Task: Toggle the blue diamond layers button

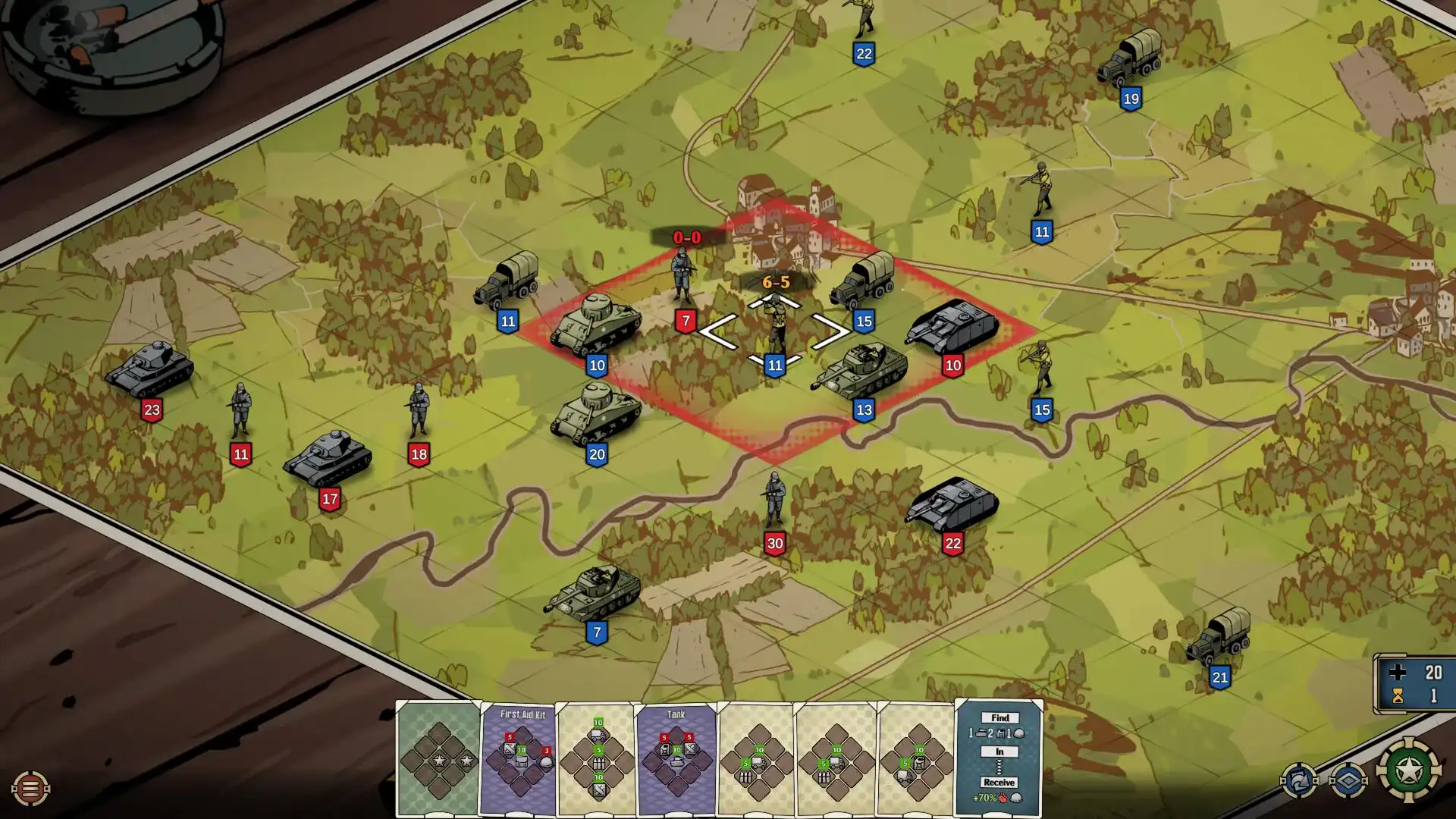Action: coord(1348,780)
